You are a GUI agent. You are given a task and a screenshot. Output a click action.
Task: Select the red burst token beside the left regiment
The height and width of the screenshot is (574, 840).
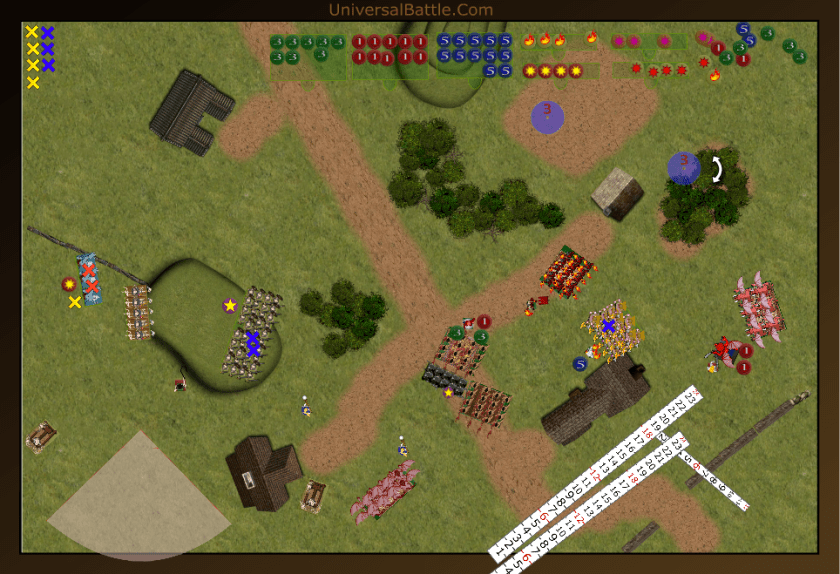tap(69, 284)
